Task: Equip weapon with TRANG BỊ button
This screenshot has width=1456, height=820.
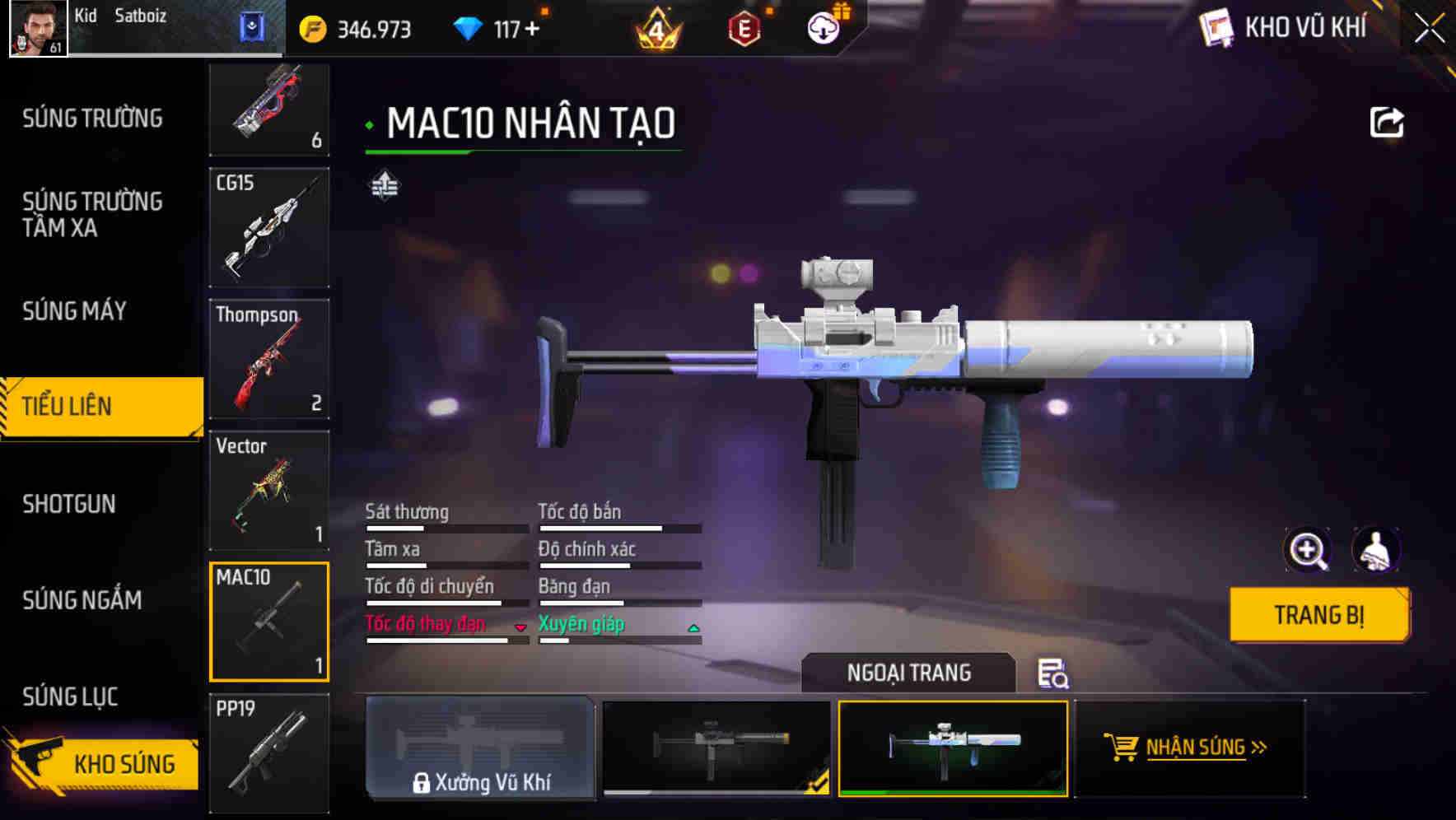Action: [x=1318, y=615]
